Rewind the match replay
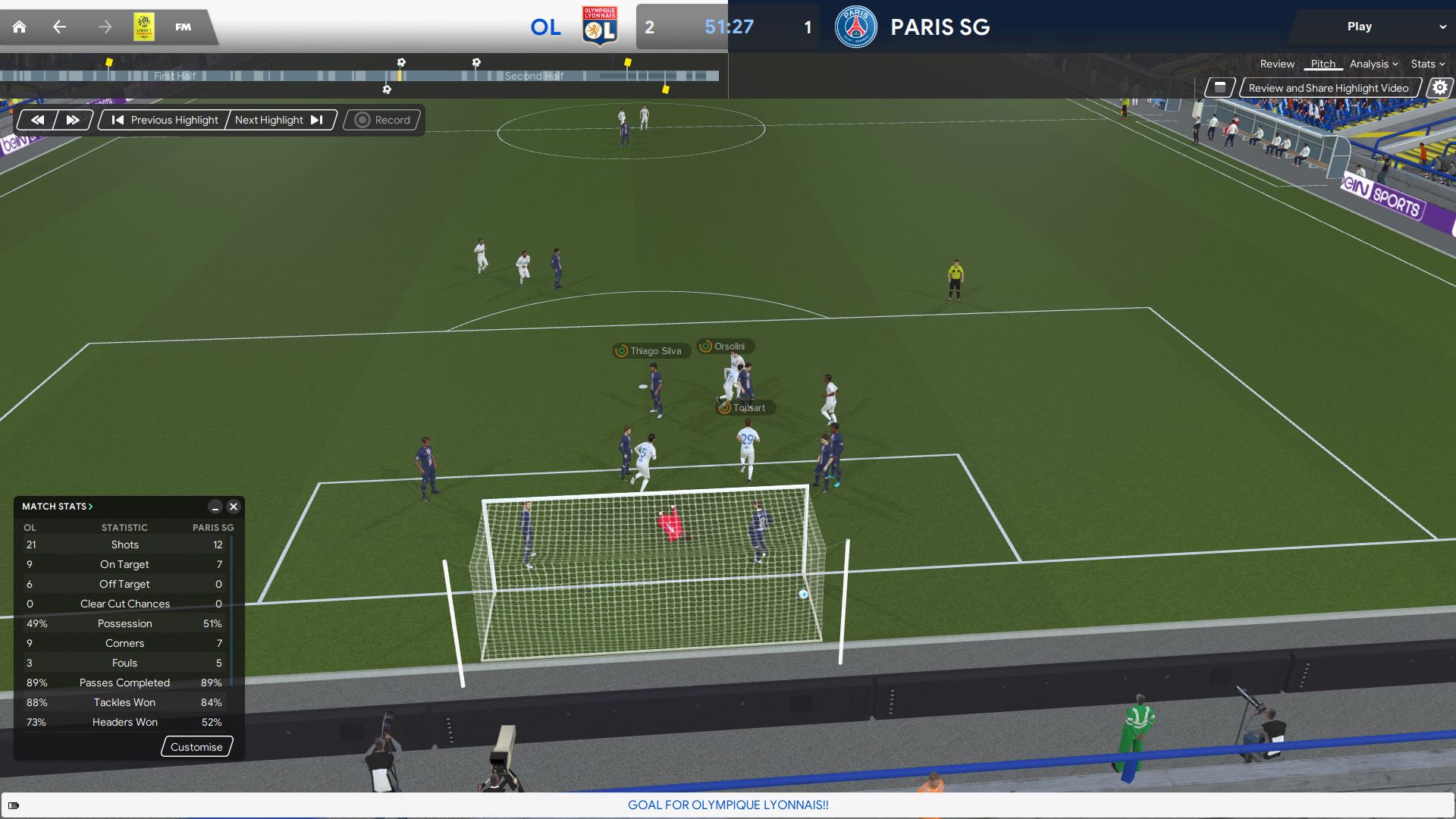The width and height of the screenshot is (1456, 819). 37,120
